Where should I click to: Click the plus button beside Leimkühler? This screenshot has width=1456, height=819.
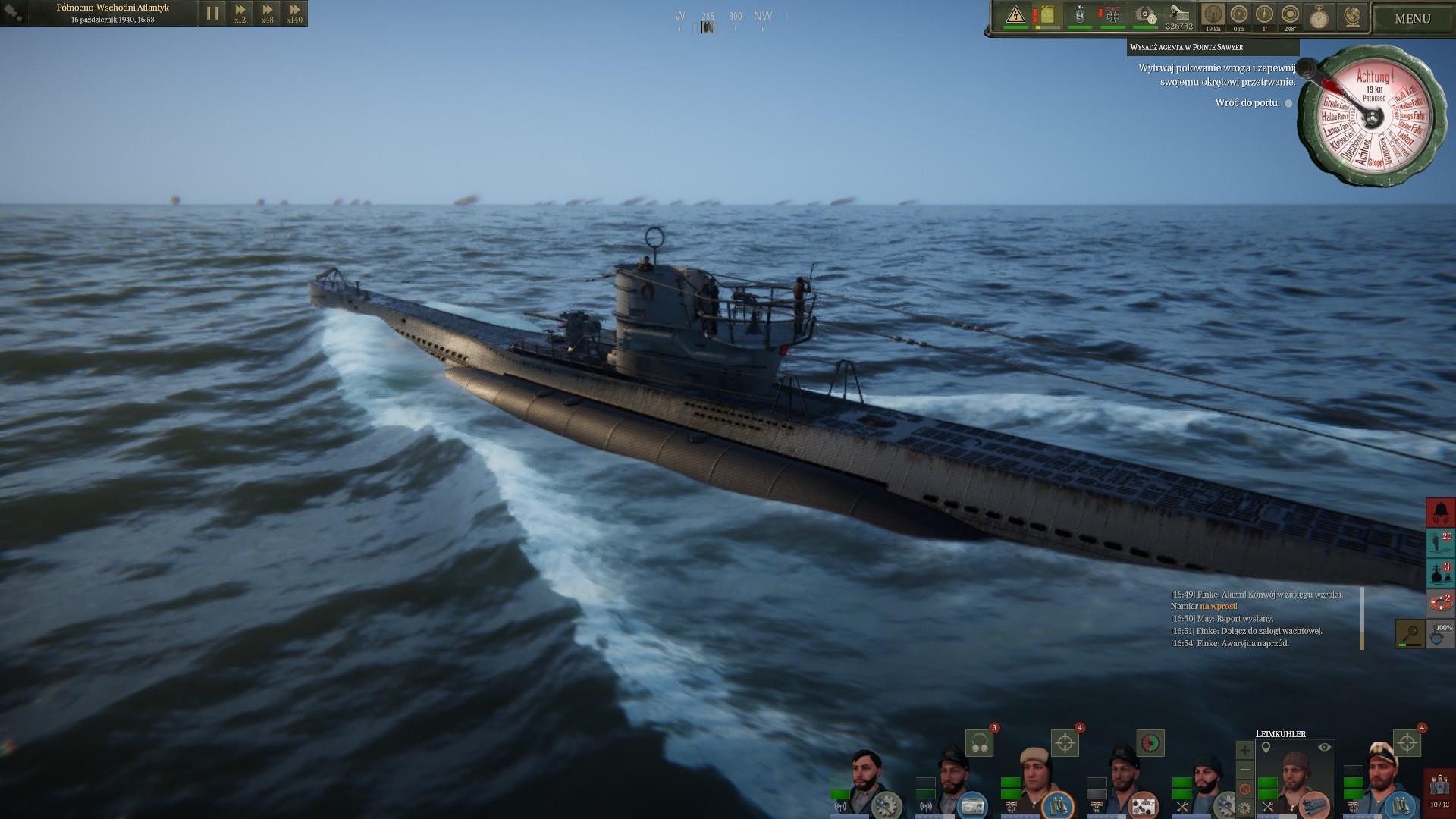pos(1244,751)
